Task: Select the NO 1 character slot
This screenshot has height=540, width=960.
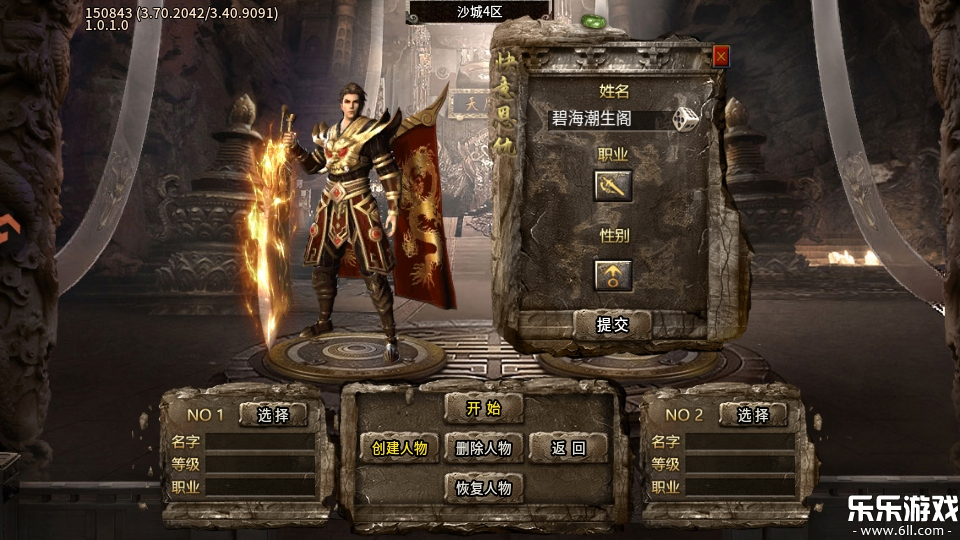Action: [272, 415]
